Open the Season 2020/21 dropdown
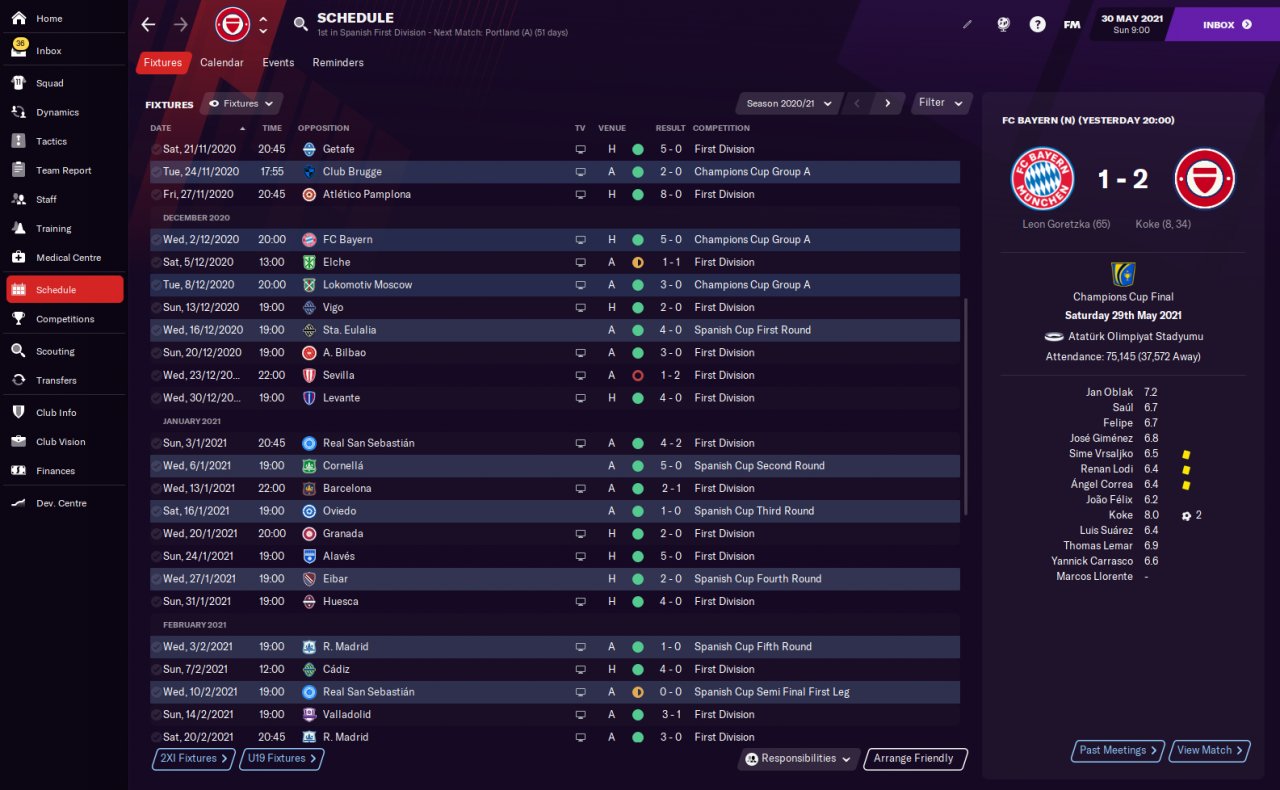Image resolution: width=1280 pixels, height=790 pixels. (x=788, y=104)
